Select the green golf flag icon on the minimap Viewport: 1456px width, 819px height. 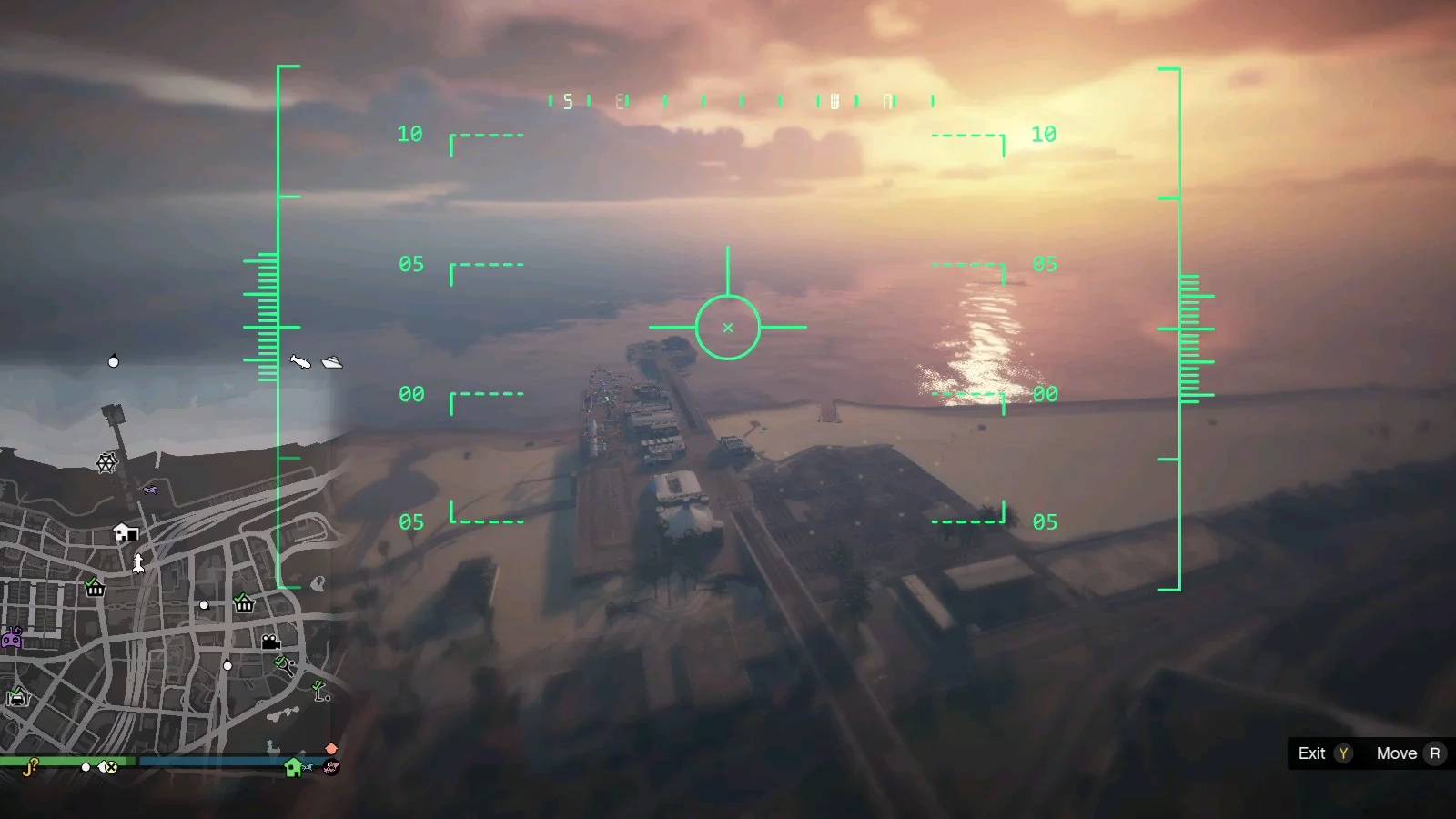pos(318,688)
